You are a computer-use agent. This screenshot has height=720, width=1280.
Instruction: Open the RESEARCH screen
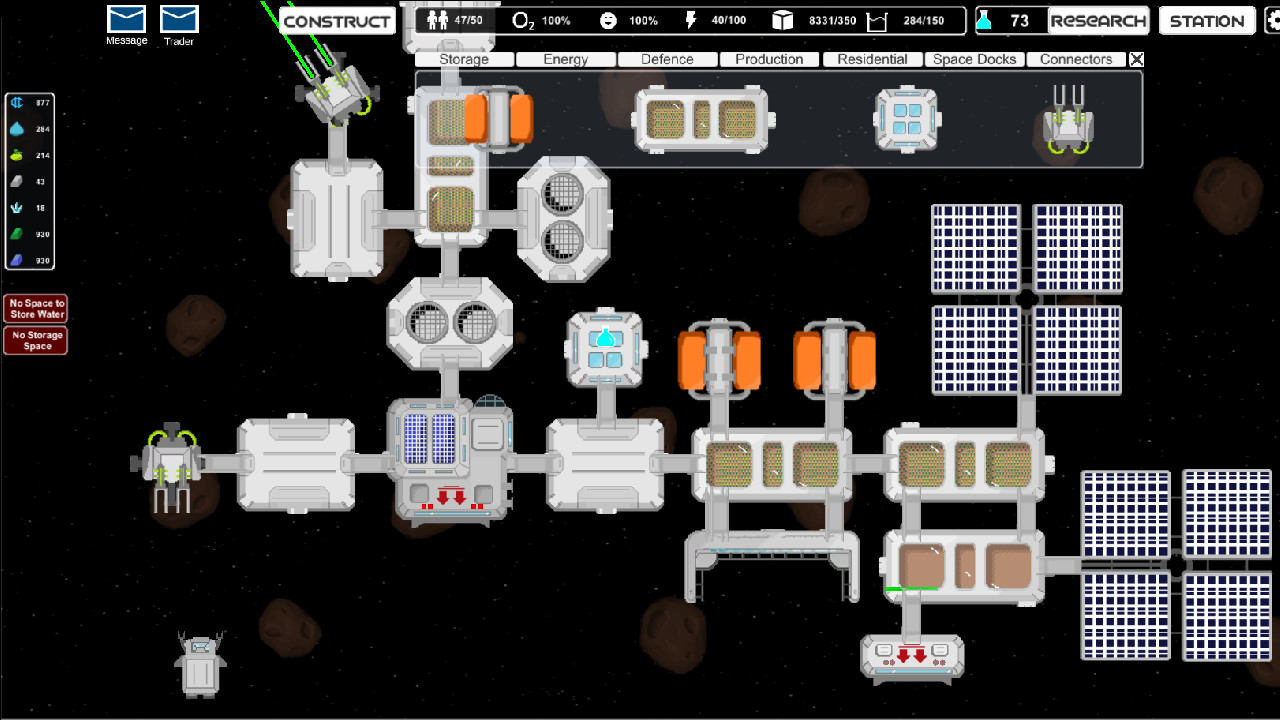click(1099, 20)
